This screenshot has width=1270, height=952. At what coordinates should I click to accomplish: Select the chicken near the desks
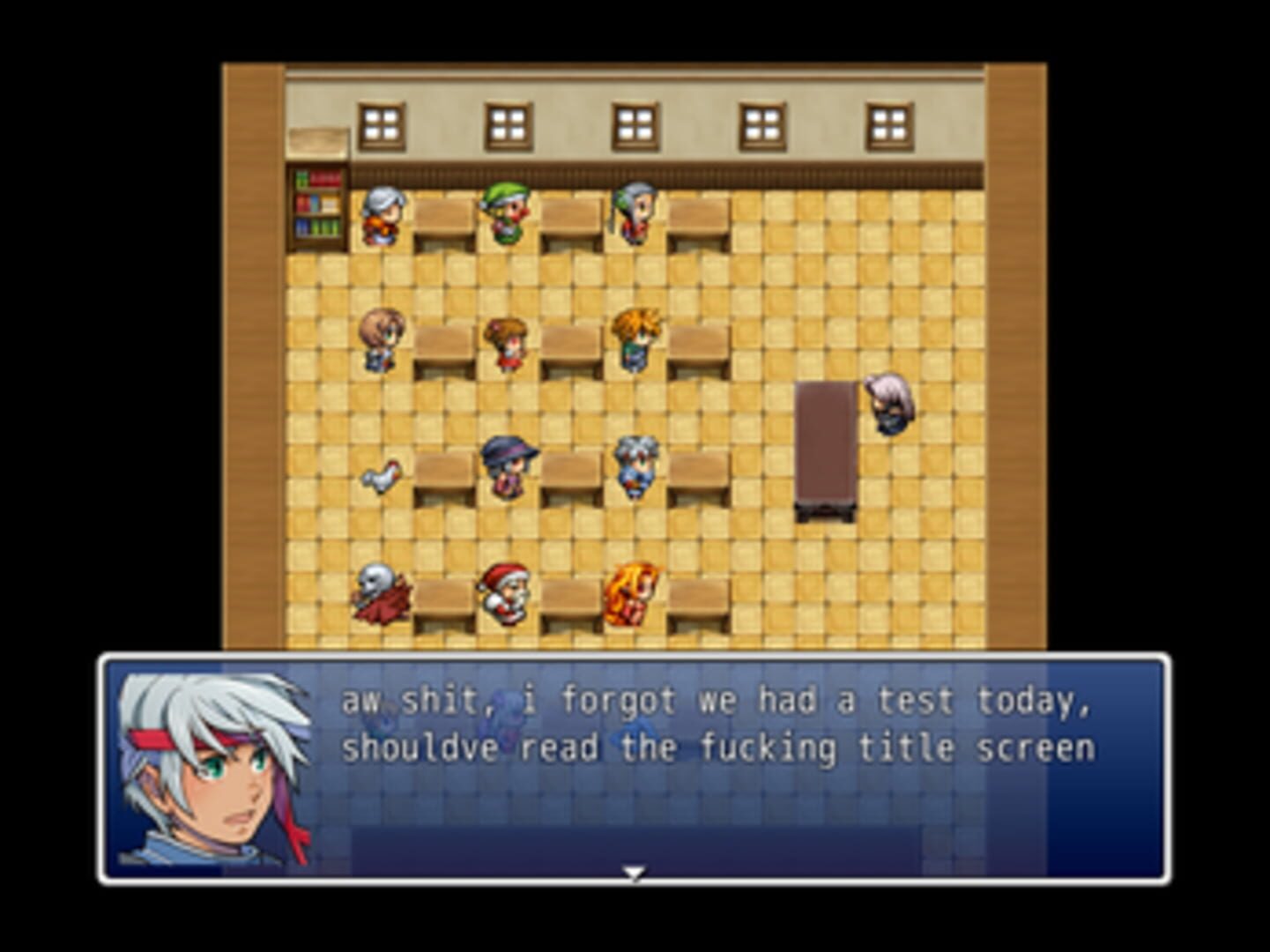pyautogui.click(x=379, y=476)
